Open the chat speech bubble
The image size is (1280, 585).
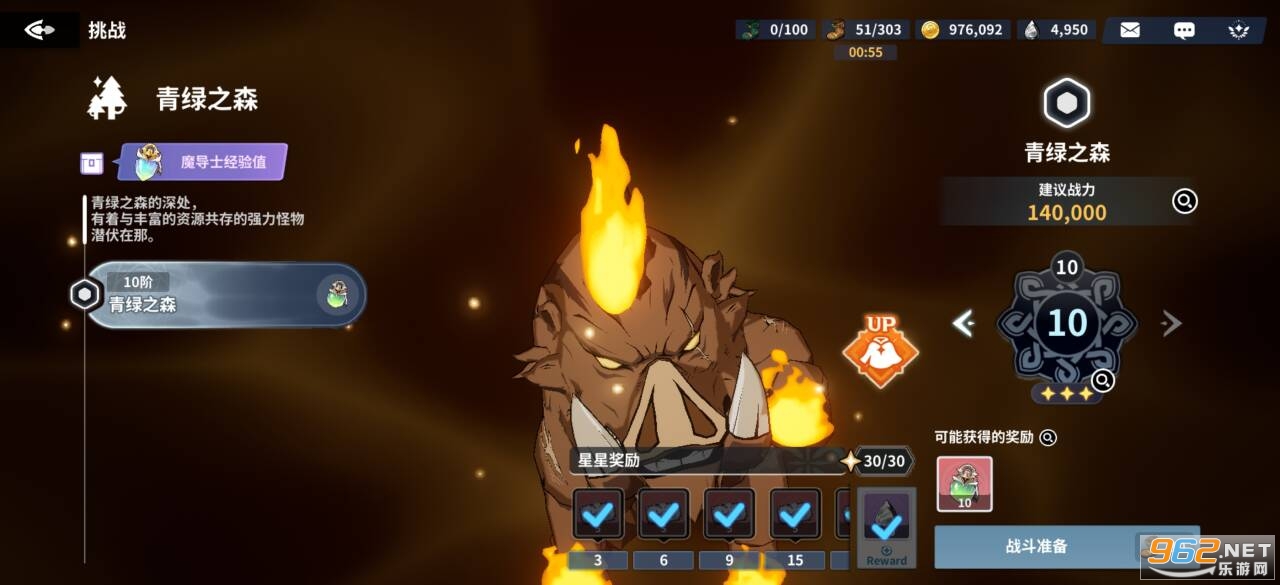coord(1184,30)
